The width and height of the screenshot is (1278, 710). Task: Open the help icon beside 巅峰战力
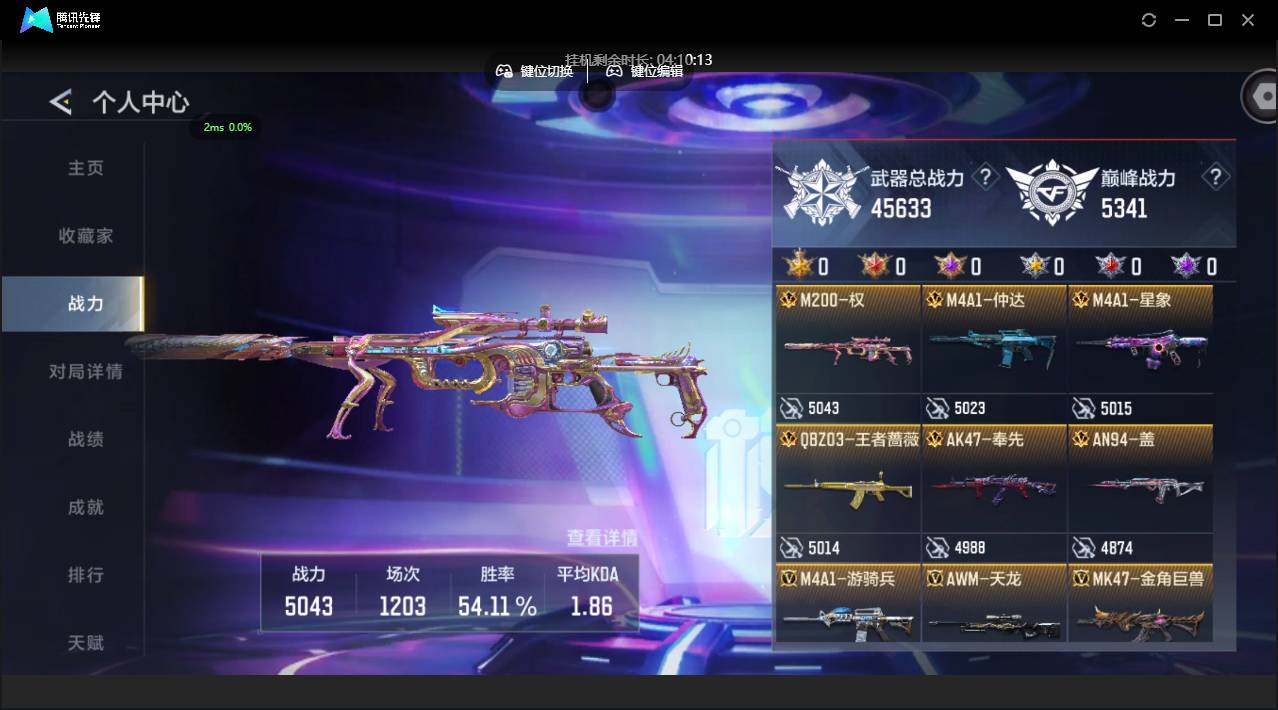1215,178
